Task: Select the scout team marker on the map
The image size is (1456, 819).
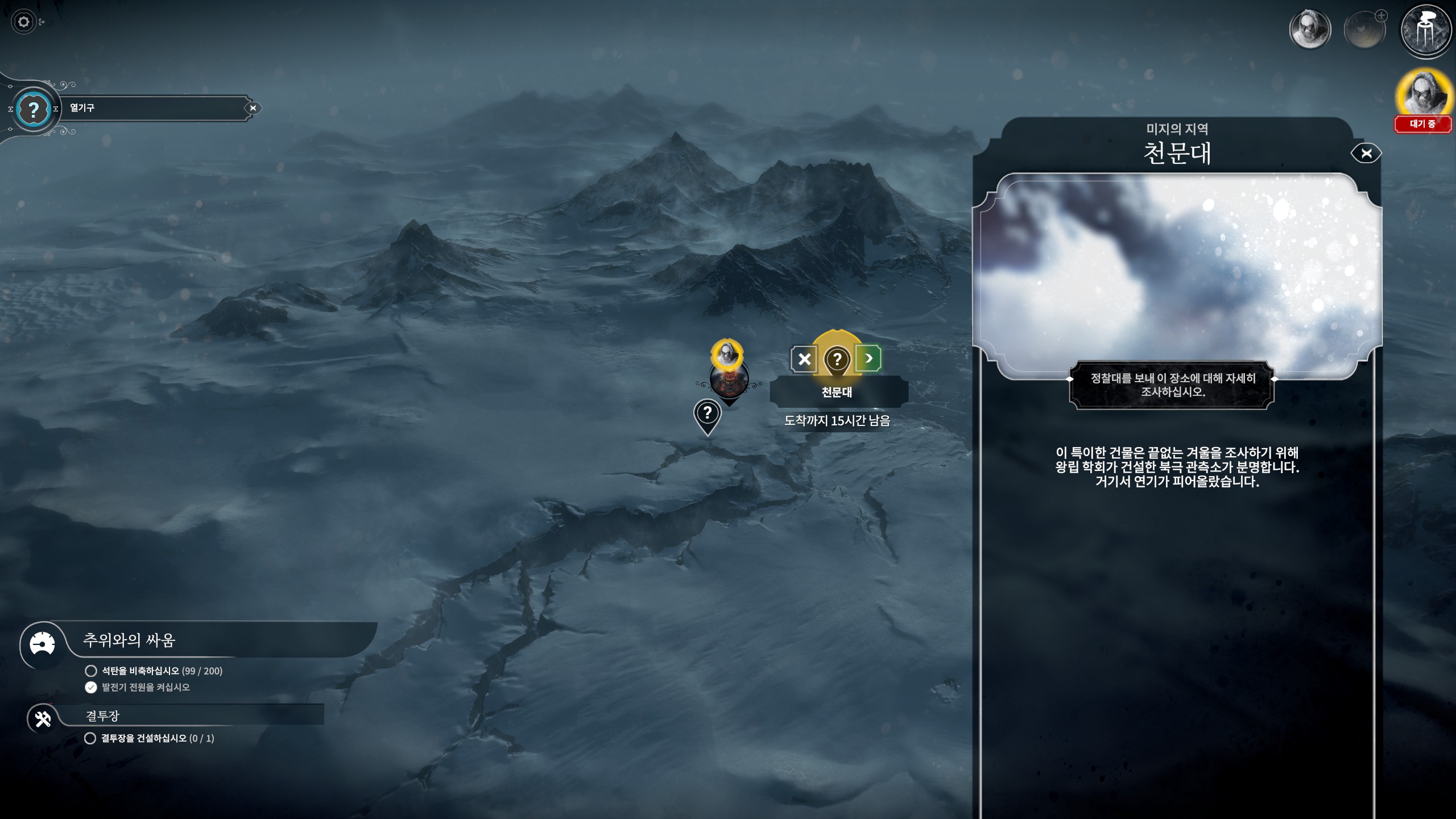Action: click(727, 354)
